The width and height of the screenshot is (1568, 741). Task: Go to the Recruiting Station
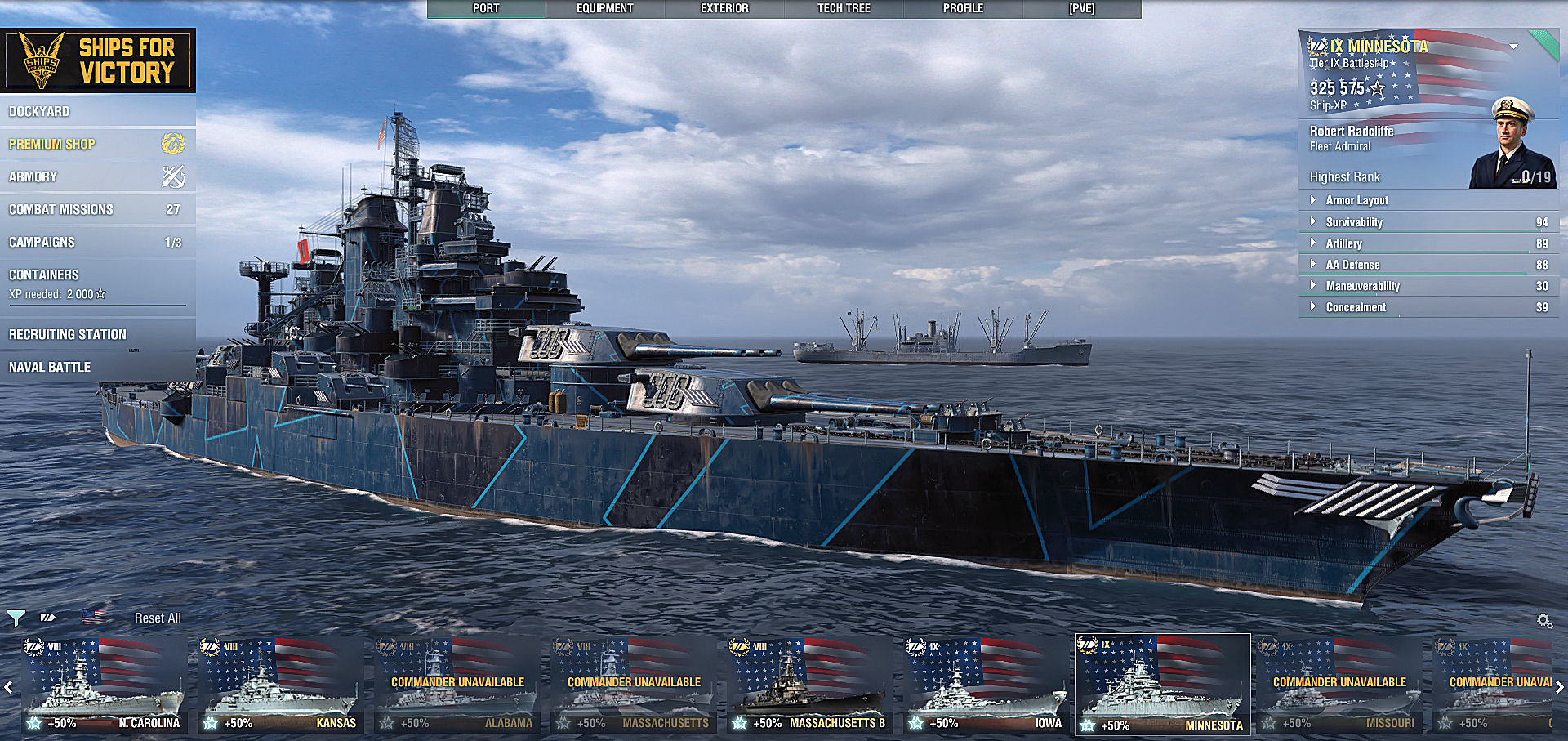[68, 334]
